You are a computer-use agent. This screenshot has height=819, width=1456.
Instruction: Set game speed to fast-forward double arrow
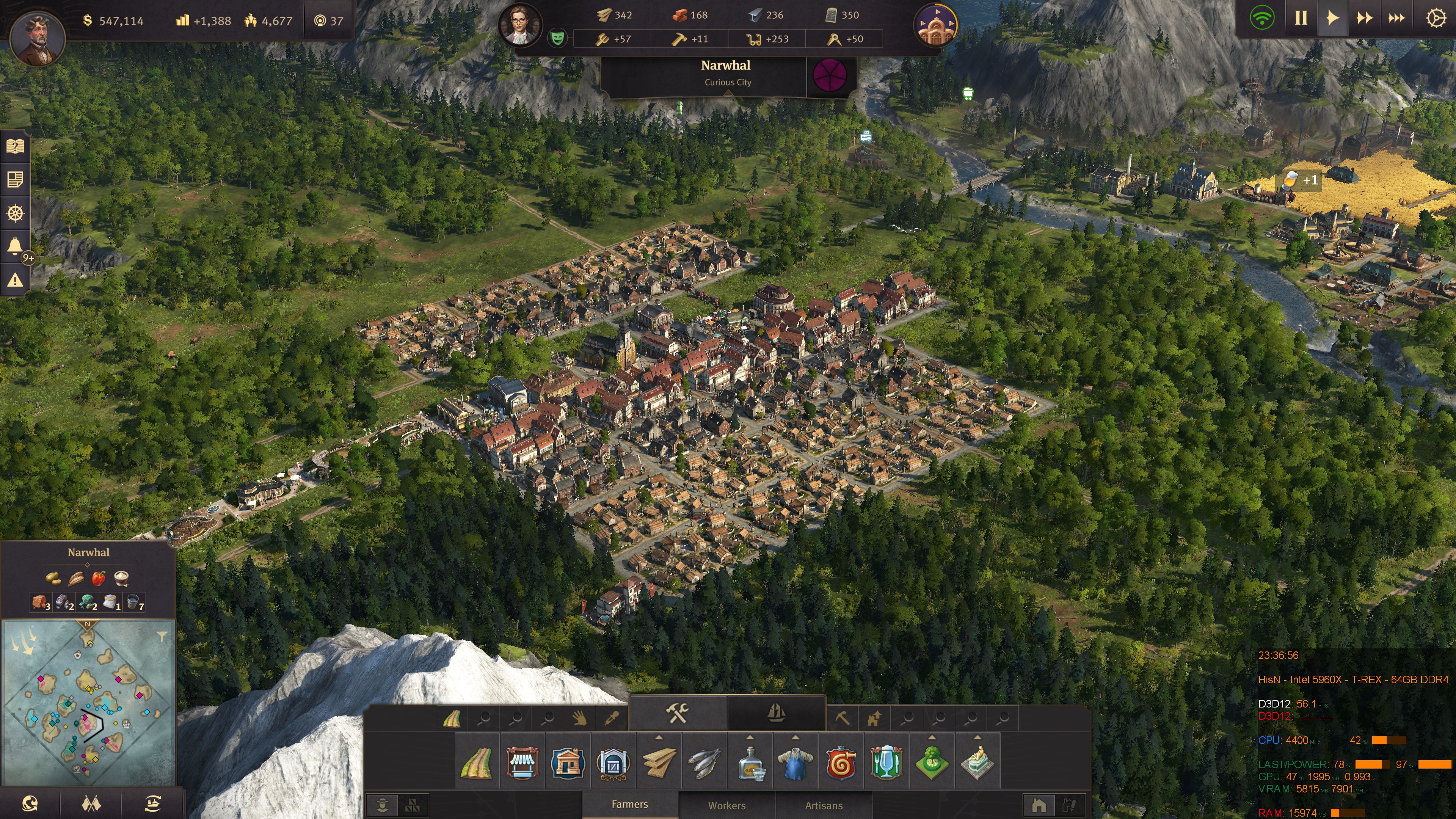(x=1365, y=18)
